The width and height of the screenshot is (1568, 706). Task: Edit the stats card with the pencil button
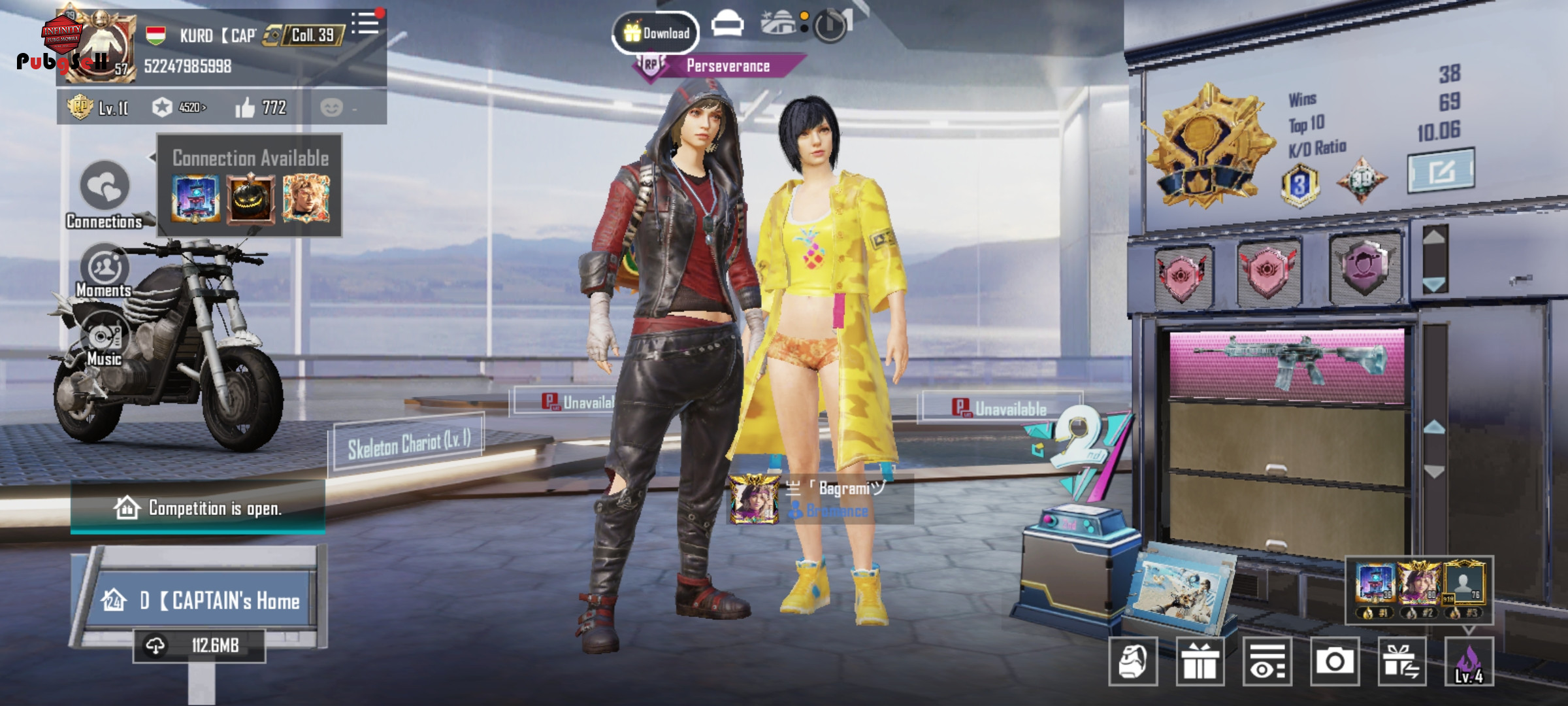click(x=1441, y=171)
